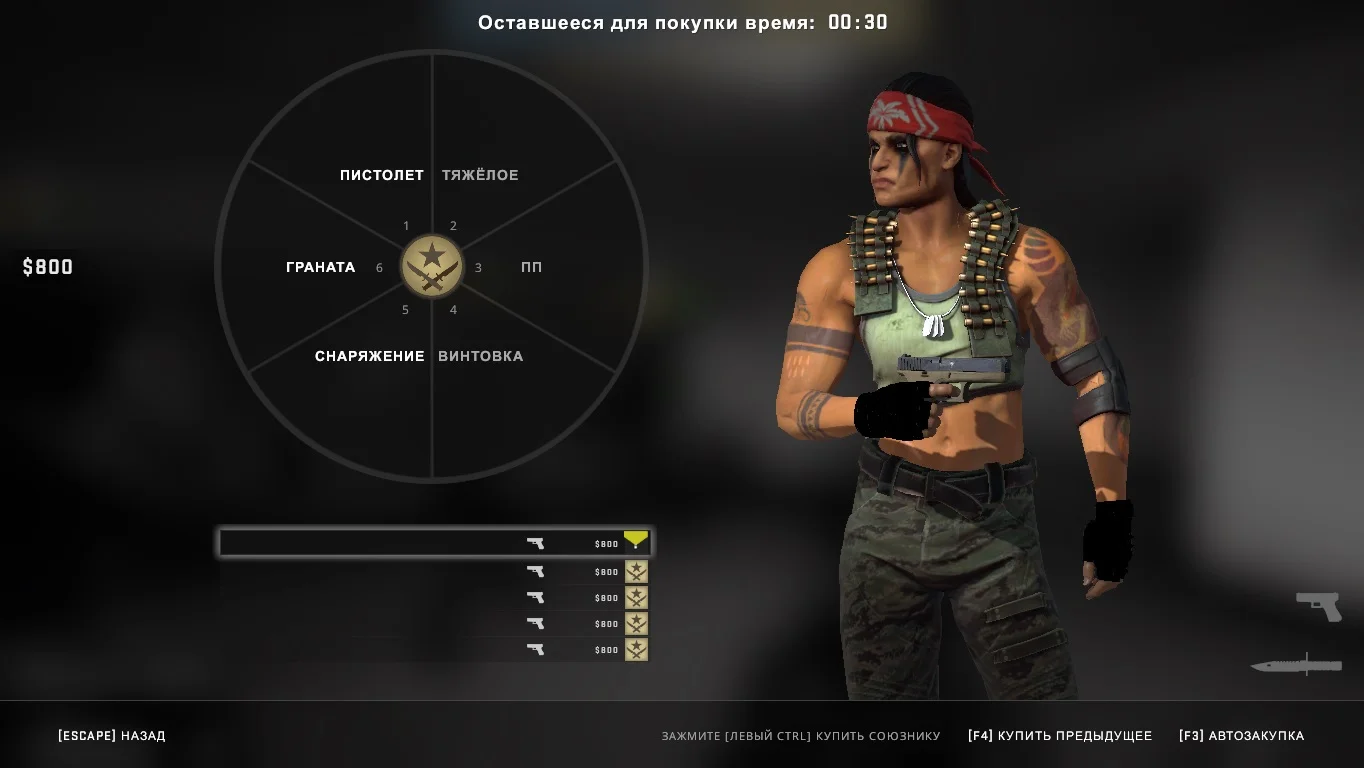This screenshot has height=768, width=1364.
Task: Open the ГРАНАТА category
Action: [320, 267]
